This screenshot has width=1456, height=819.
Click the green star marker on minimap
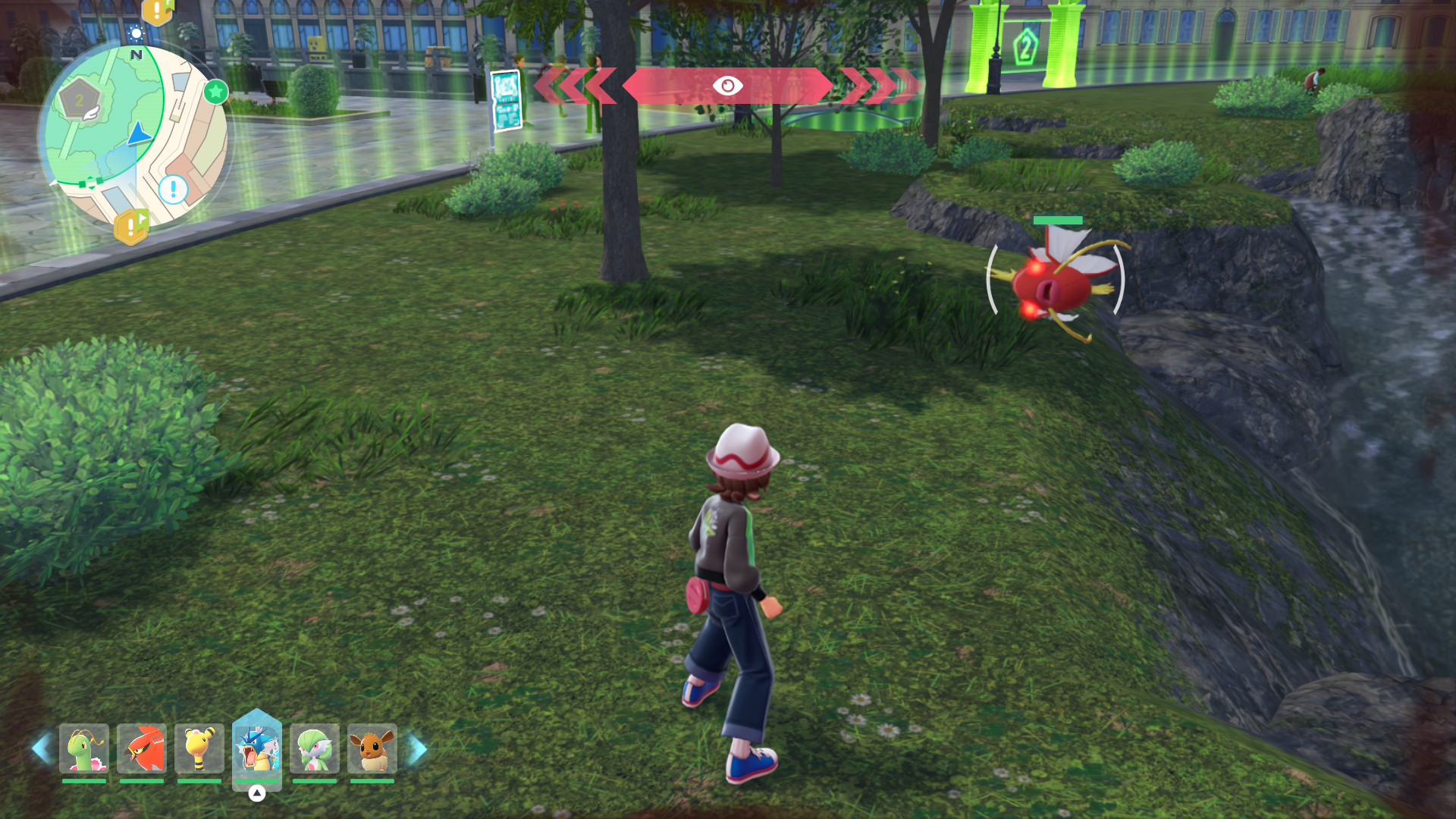(216, 93)
